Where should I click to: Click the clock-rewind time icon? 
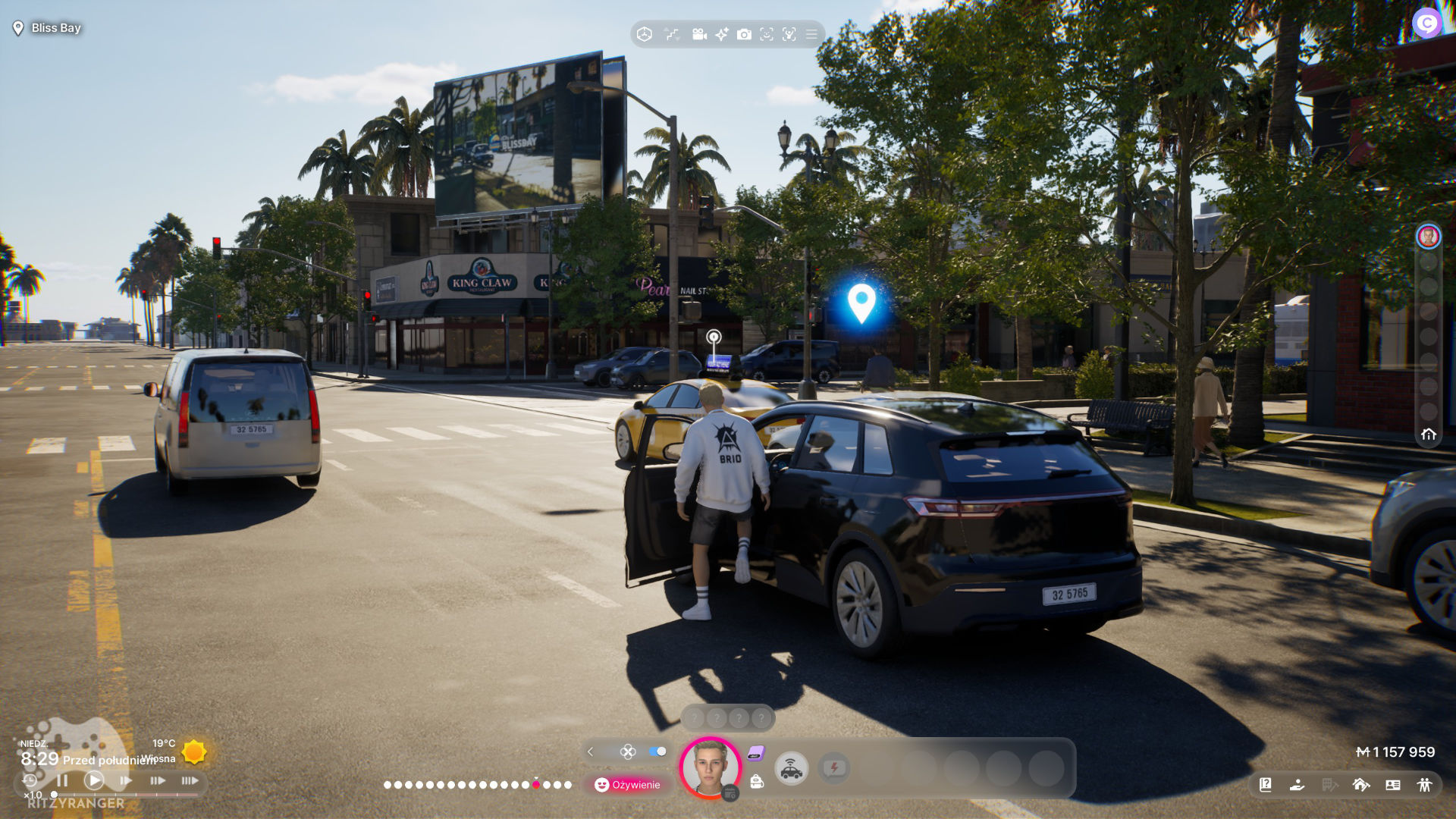click(x=30, y=780)
